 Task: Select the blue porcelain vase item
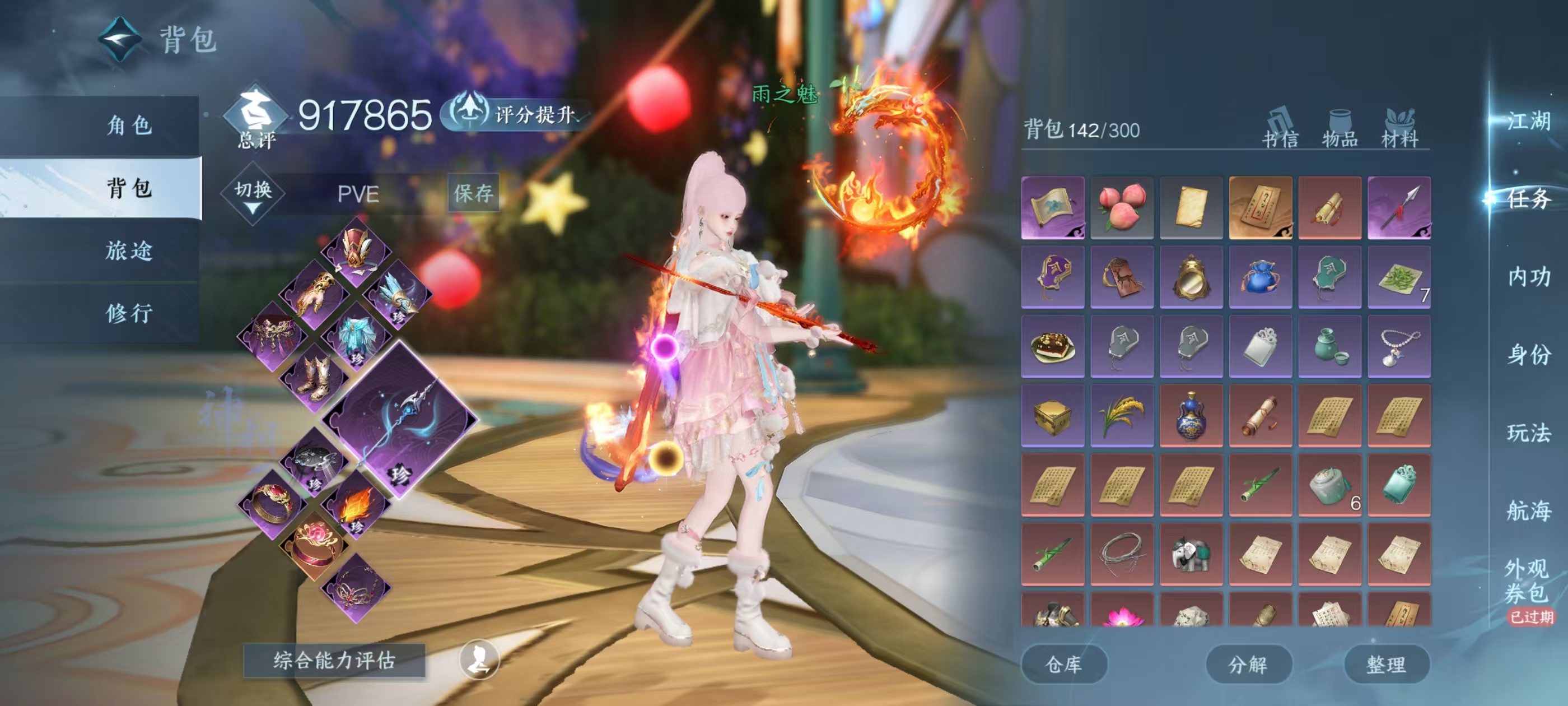(1191, 415)
